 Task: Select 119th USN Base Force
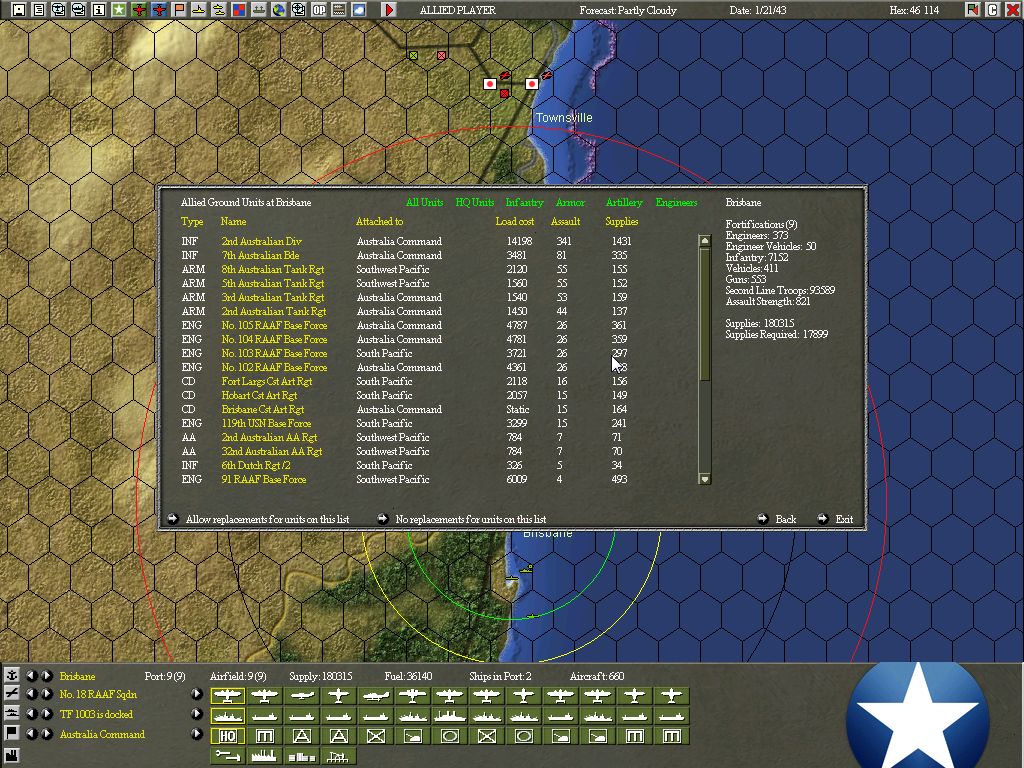tap(266, 424)
